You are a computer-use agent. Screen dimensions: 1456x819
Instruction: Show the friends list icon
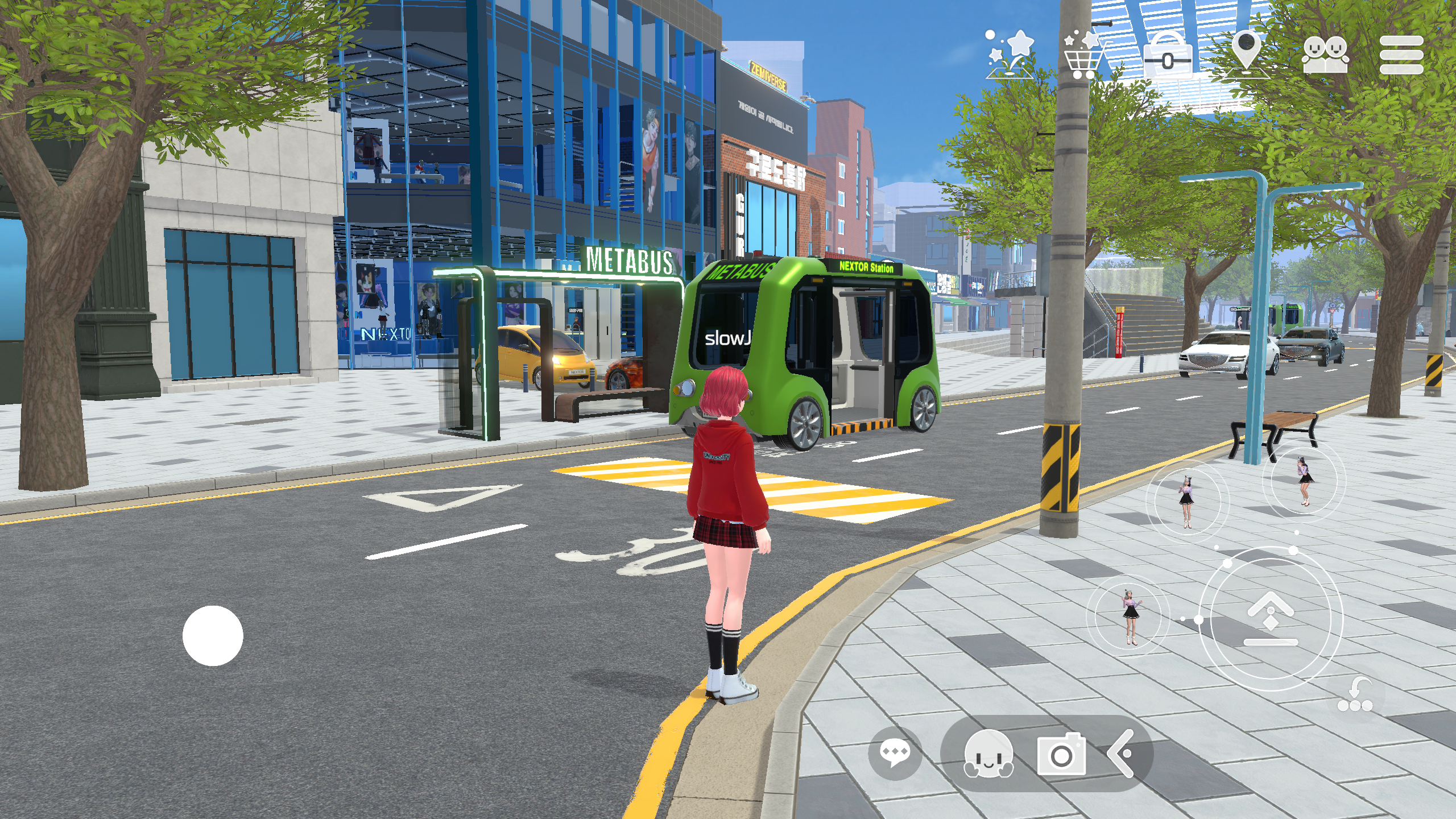[1325, 55]
